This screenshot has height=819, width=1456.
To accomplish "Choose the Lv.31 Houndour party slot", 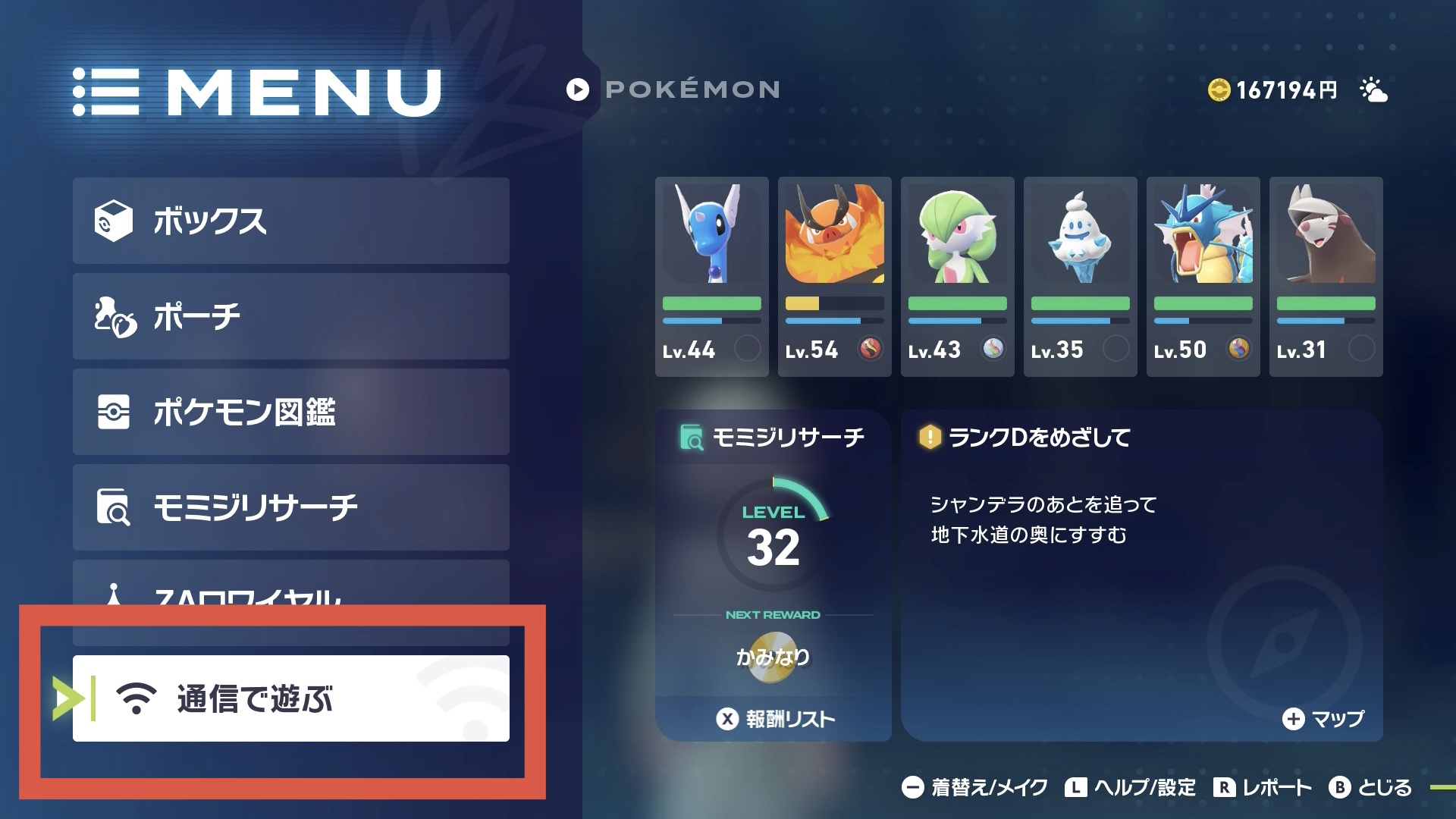I will pos(1326,277).
